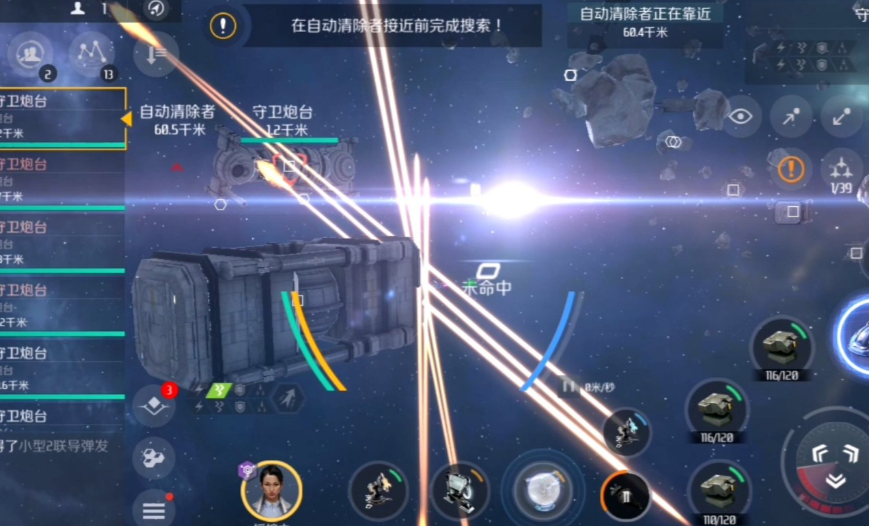Image resolution: width=869 pixels, height=526 pixels.
Task: Fire the missile launcher showing 110/120
Action: [x=719, y=490]
